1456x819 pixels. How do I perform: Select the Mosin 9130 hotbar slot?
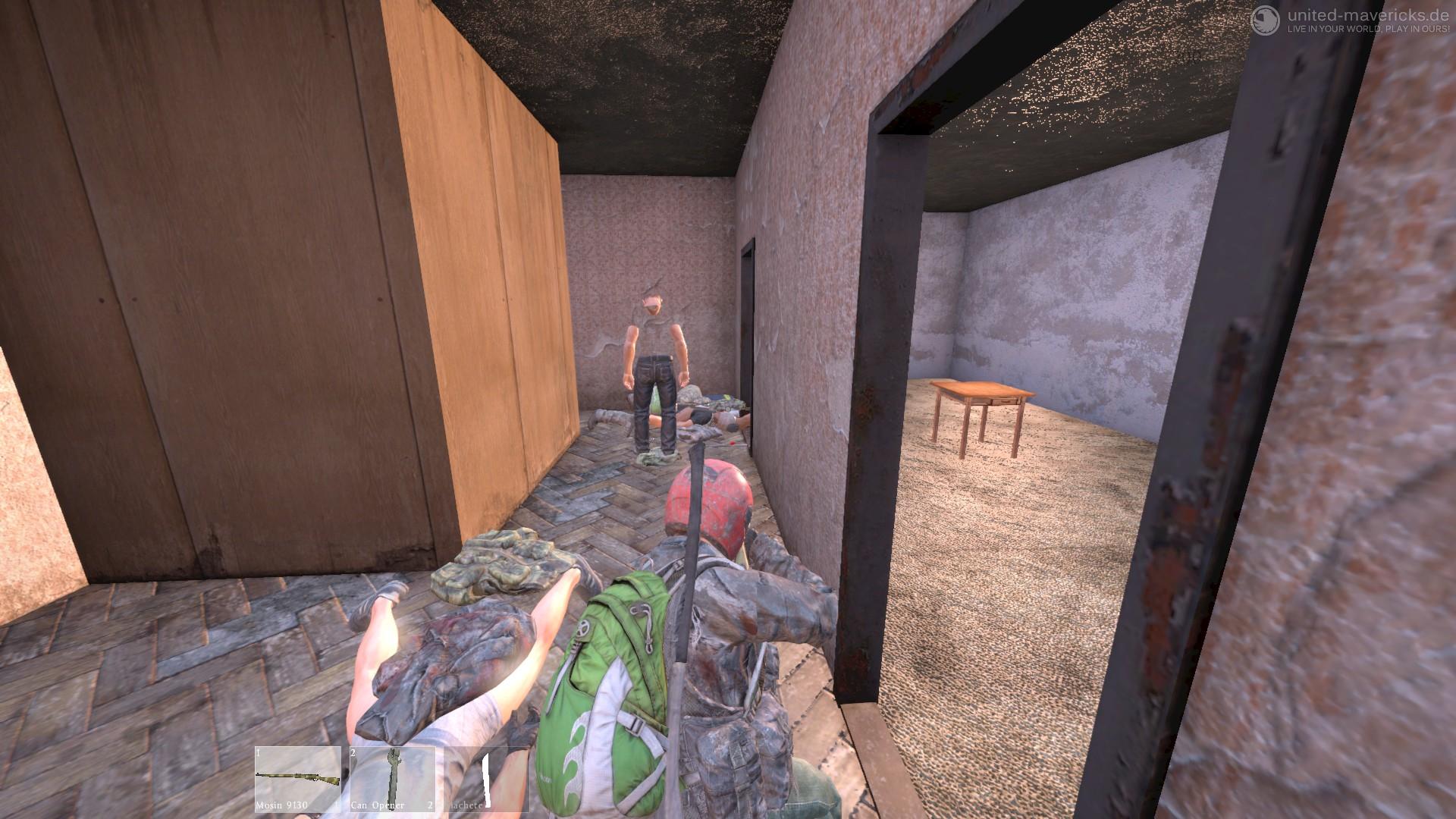[x=297, y=779]
